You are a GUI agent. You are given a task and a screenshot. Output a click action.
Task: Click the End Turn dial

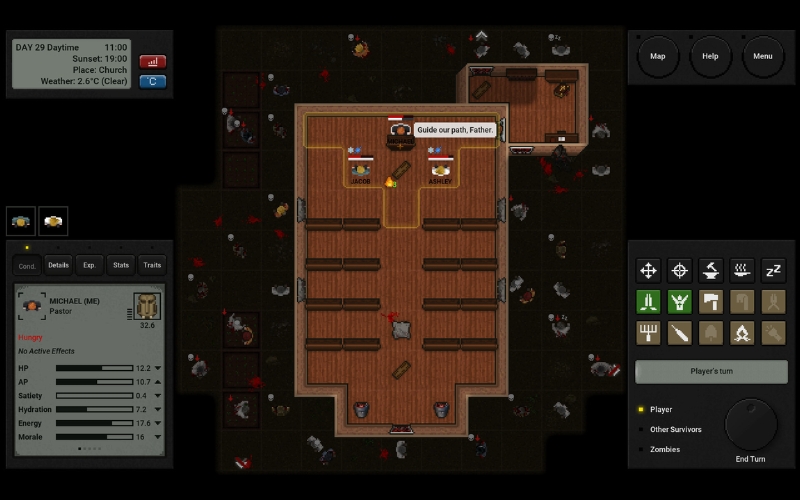coord(750,425)
